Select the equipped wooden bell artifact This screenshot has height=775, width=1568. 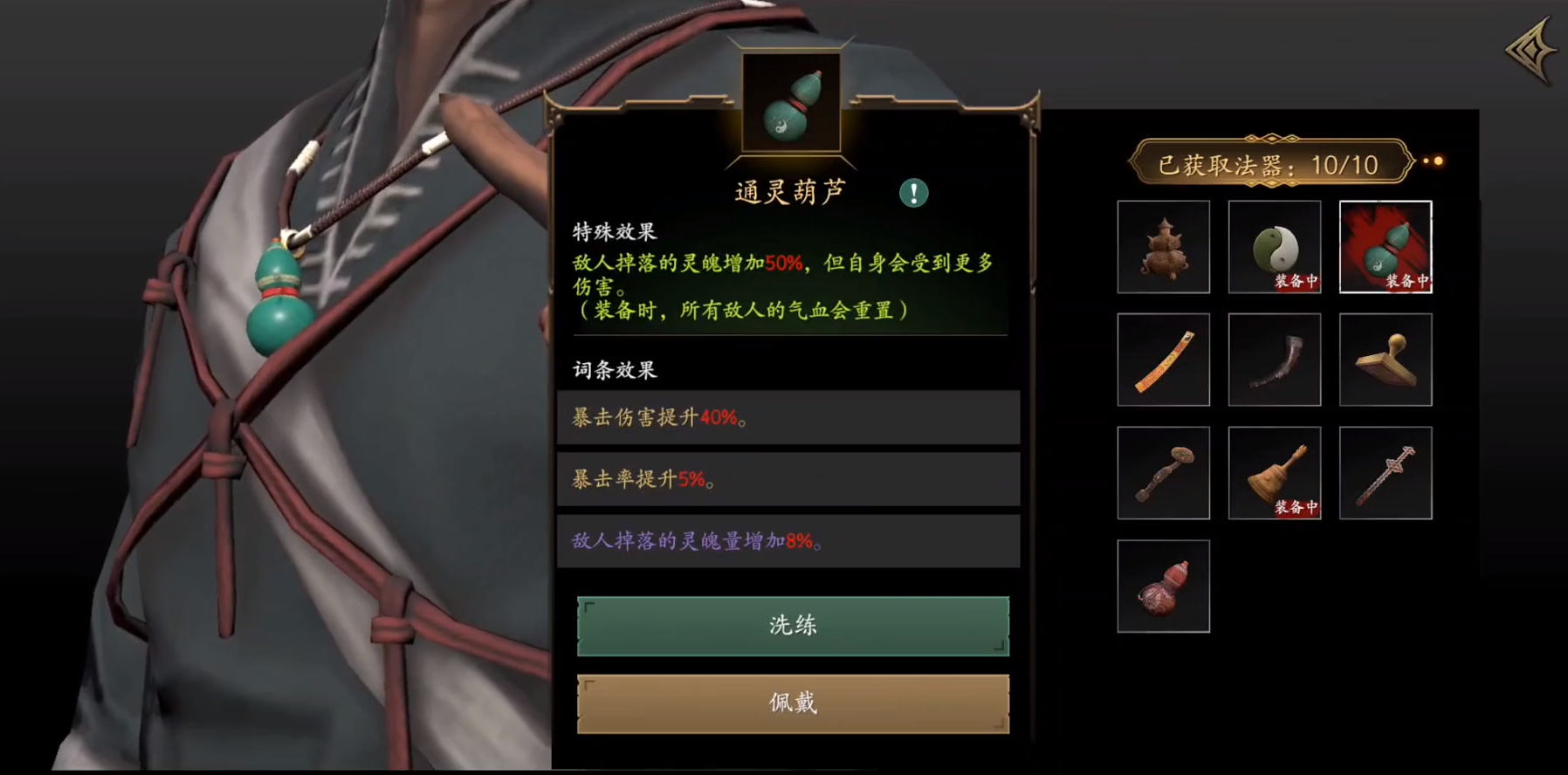pos(1274,471)
